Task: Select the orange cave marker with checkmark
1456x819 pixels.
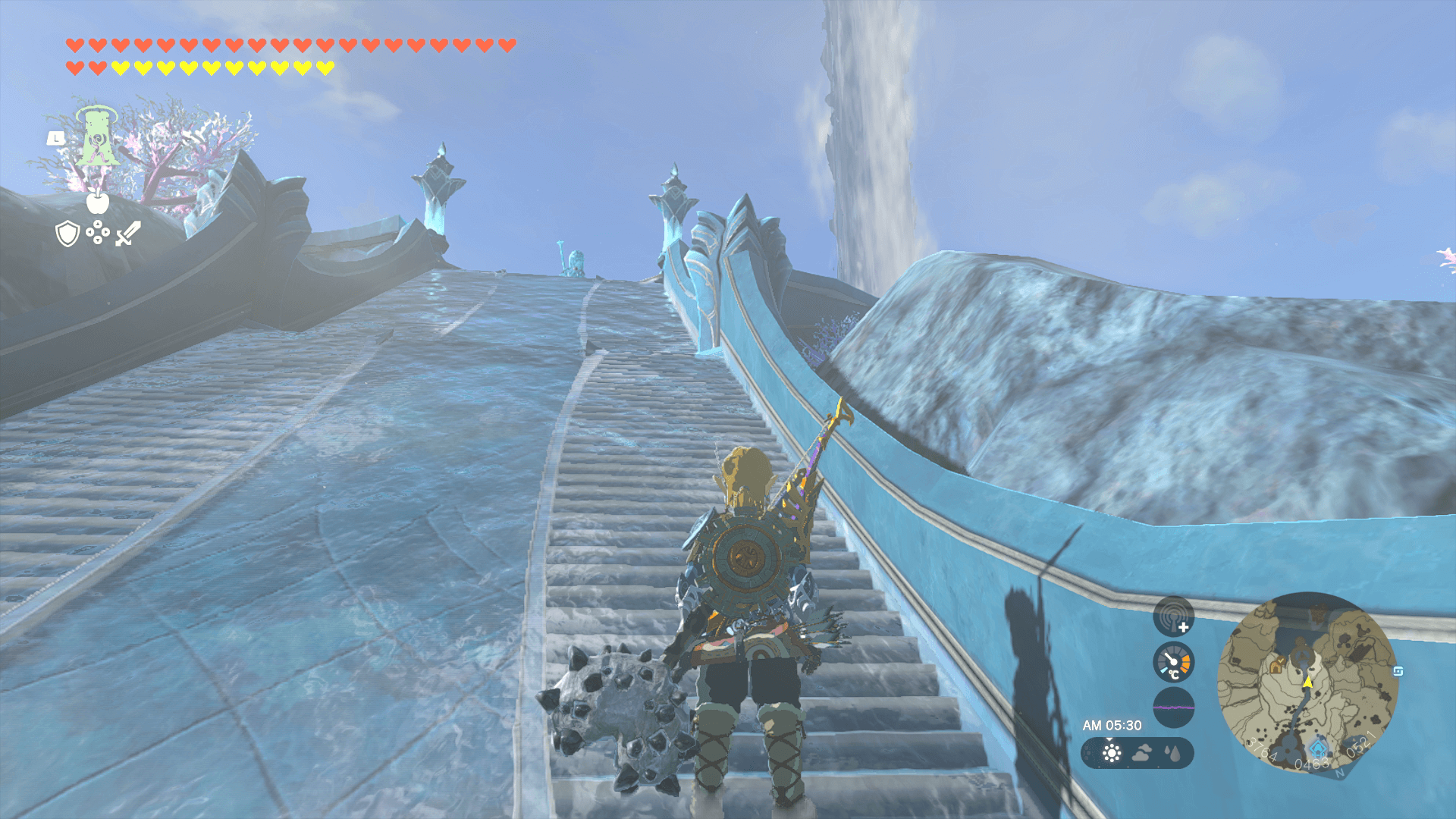Action: 1277,666
